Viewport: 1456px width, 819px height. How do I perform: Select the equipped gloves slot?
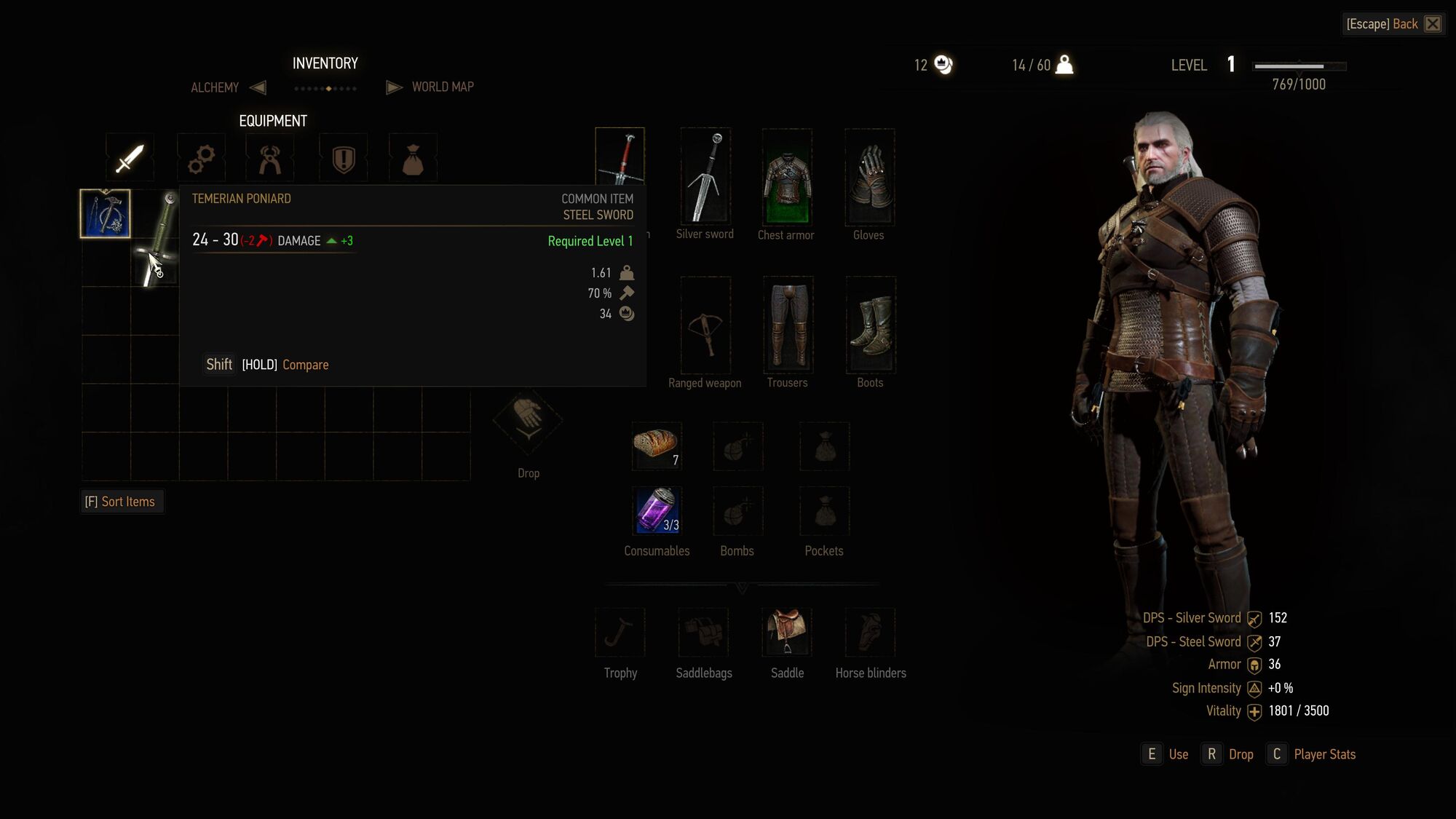click(x=869, y=177)
